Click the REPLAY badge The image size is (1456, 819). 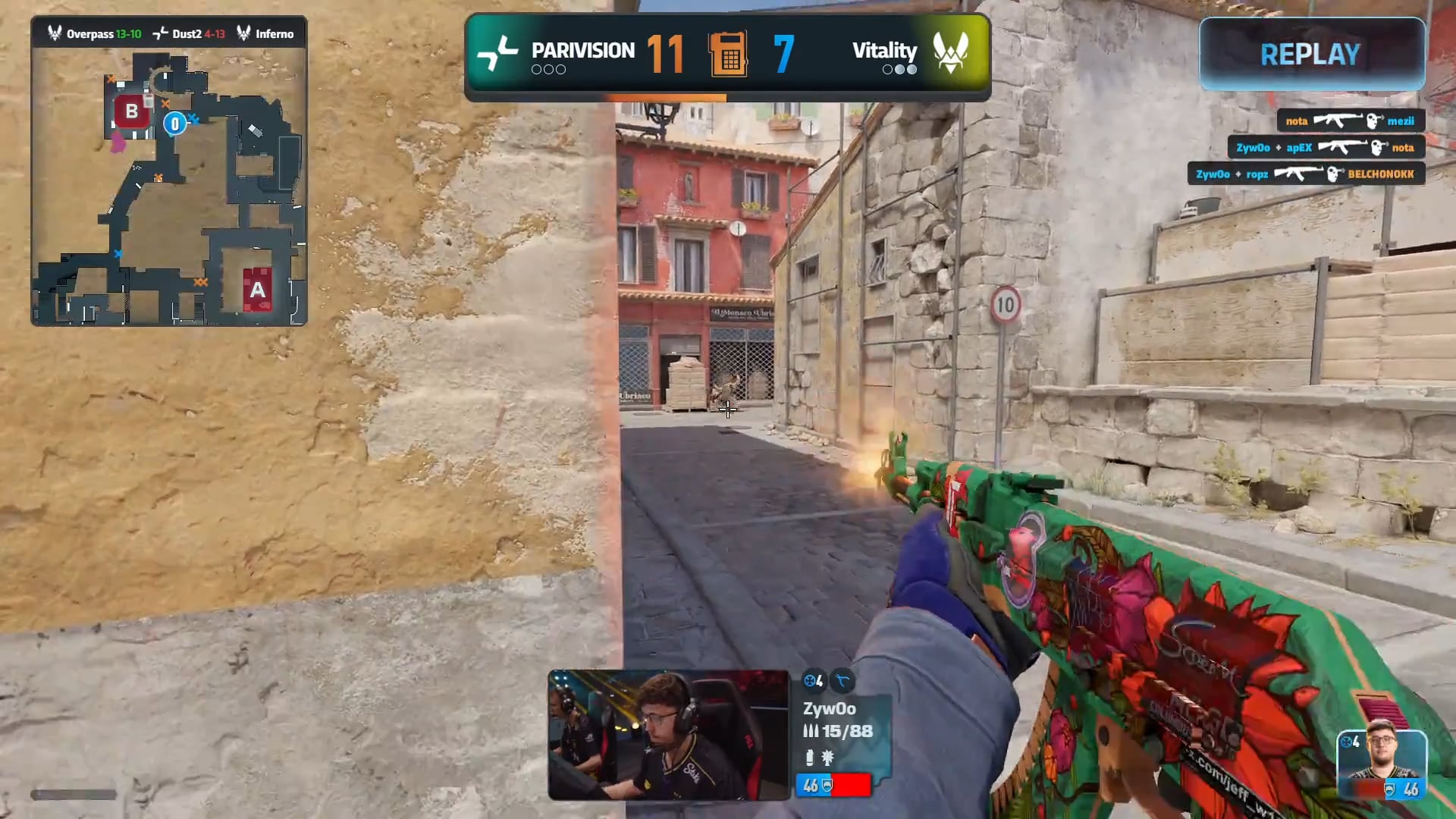(1311, 54)
